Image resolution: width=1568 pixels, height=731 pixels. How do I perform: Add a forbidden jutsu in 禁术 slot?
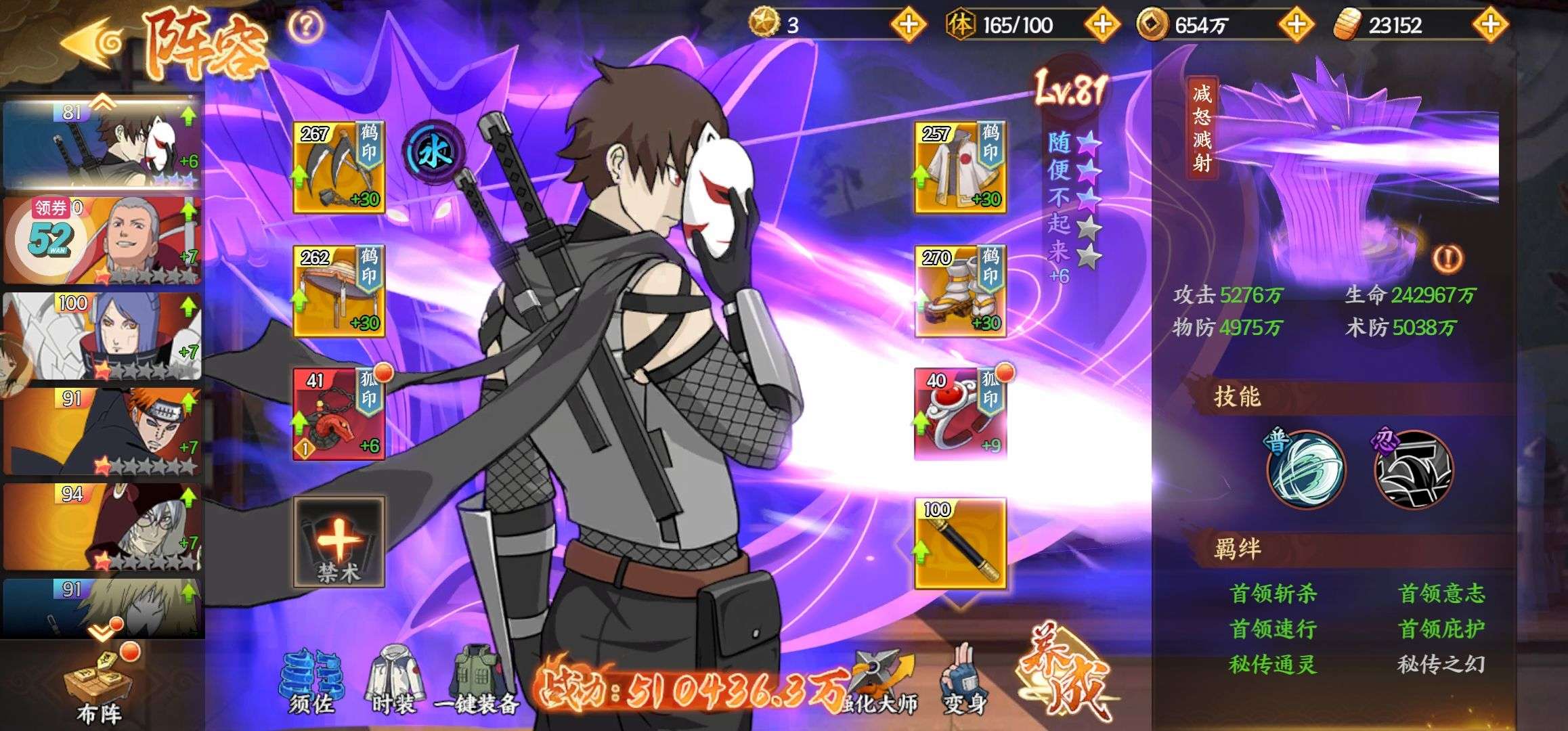(x=339, y=541)
